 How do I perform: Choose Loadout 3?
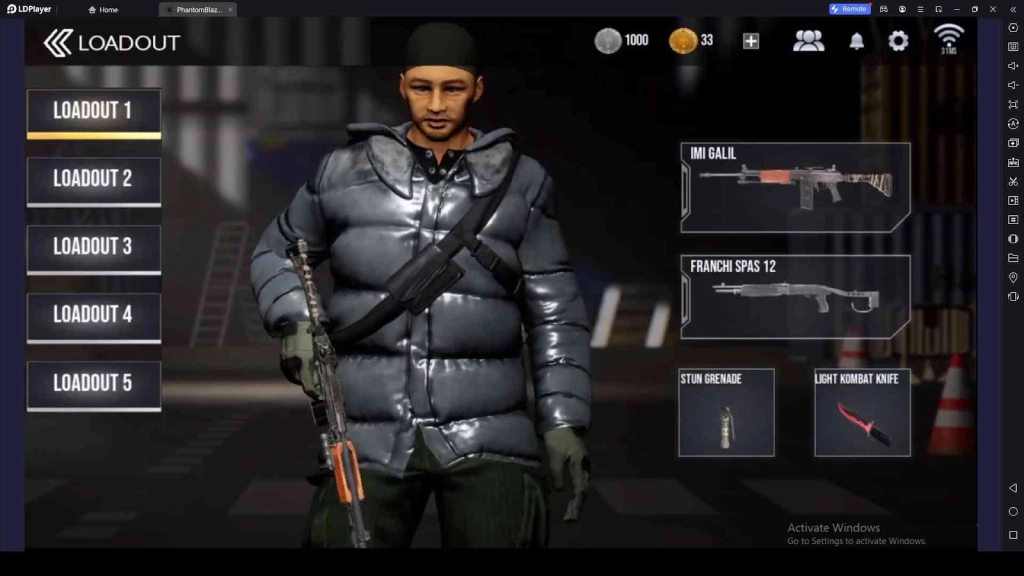point(93,248)
